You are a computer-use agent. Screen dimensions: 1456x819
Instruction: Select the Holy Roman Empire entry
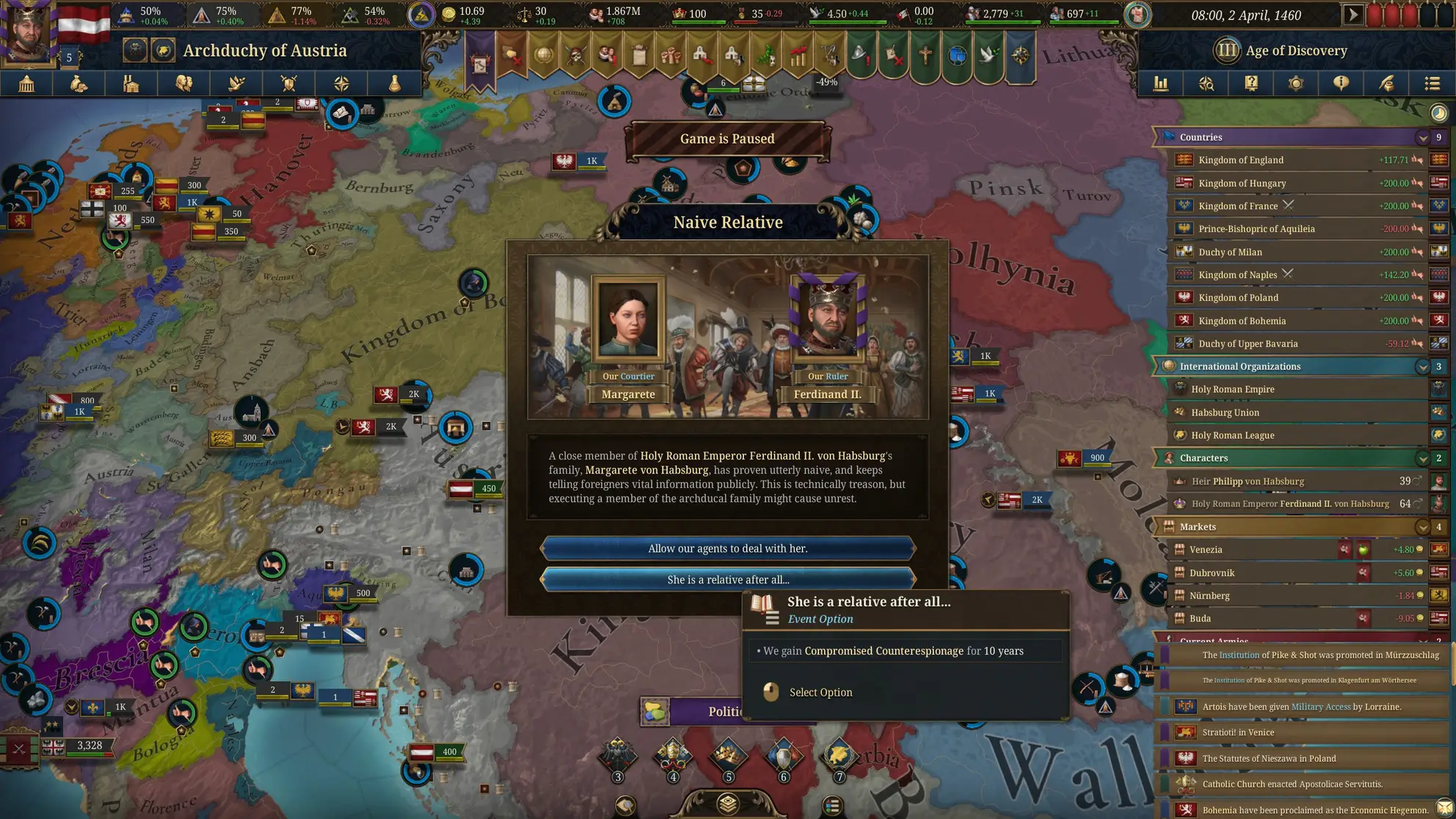click(x=1248, y=389)
